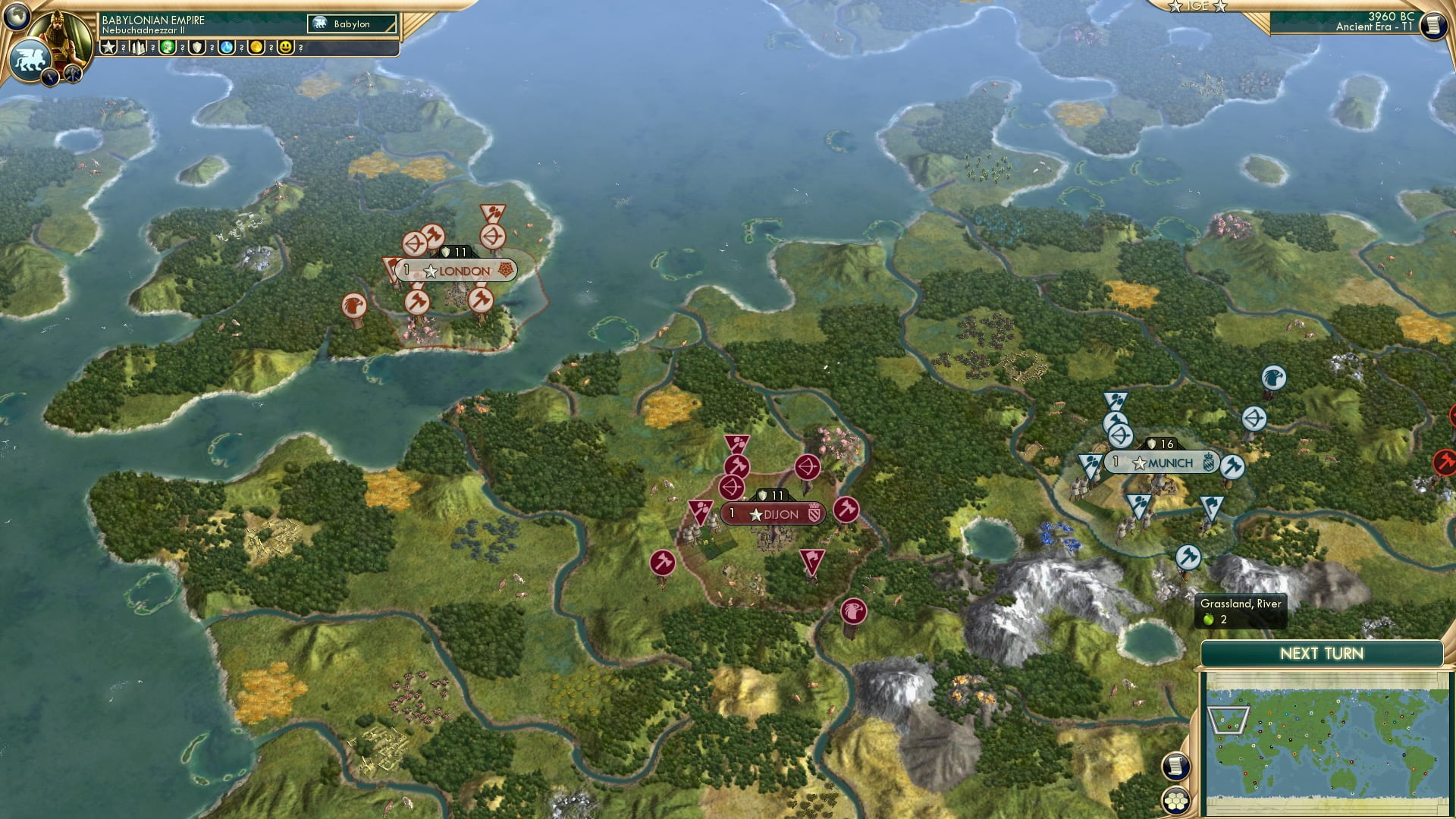Open the Babylon civilization selector dropdown
1456x819 pixels.
(x=351, y=24)
